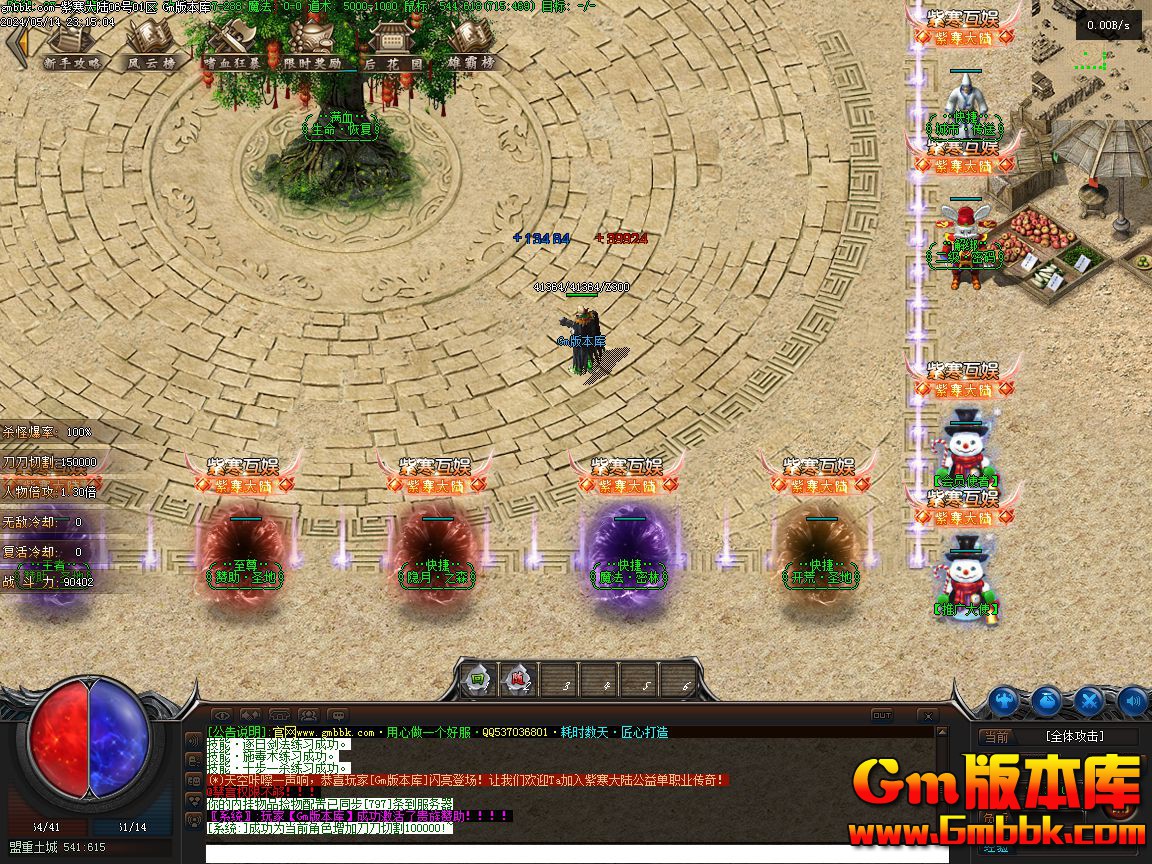
Task: Open the crossed swords round button
Action: pyautogui.click(x=1089, y=701)
